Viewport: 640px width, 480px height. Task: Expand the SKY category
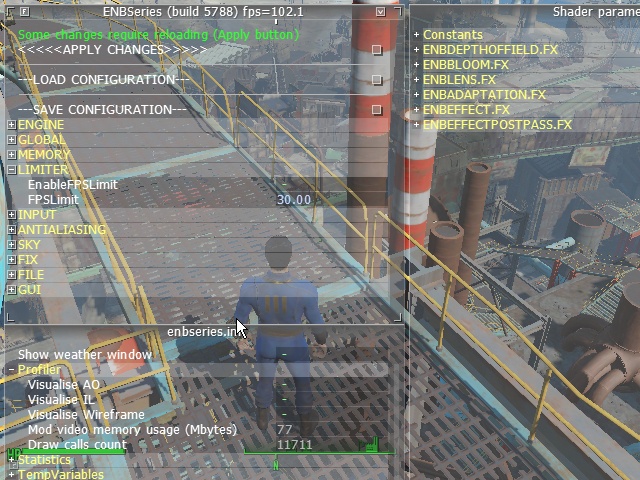click(x=11, y=245)
